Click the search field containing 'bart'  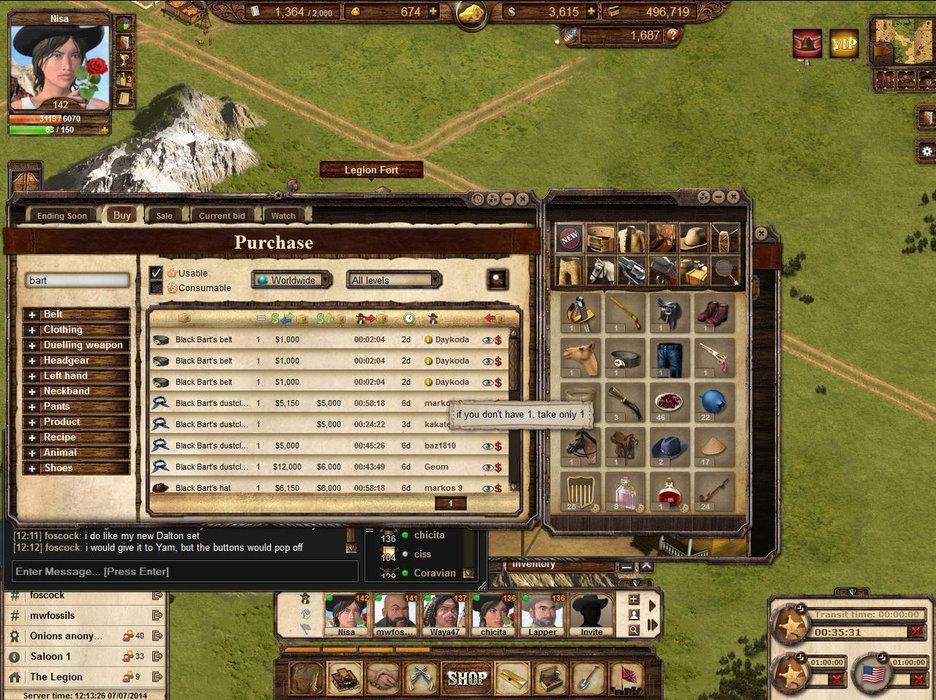click(x=77, y=281)
